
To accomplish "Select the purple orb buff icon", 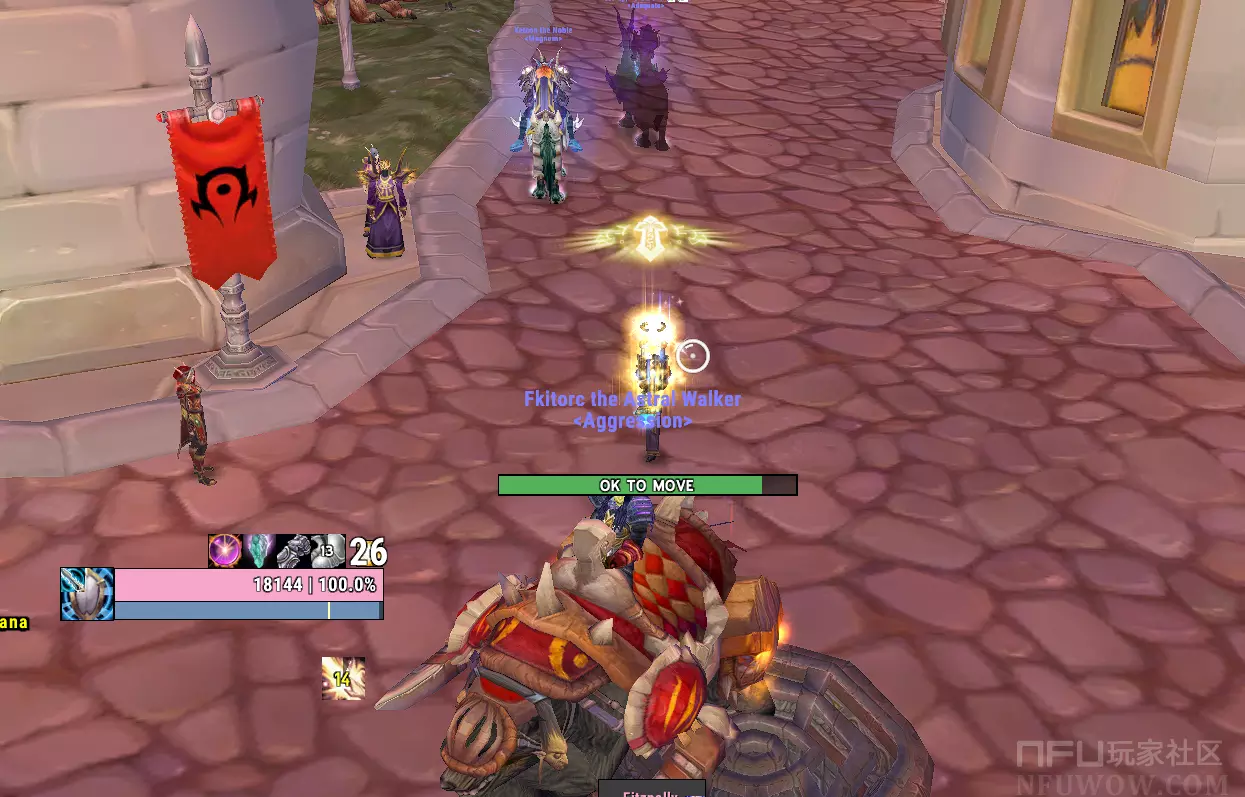I will pyautogui.click(x=225, y=551).
